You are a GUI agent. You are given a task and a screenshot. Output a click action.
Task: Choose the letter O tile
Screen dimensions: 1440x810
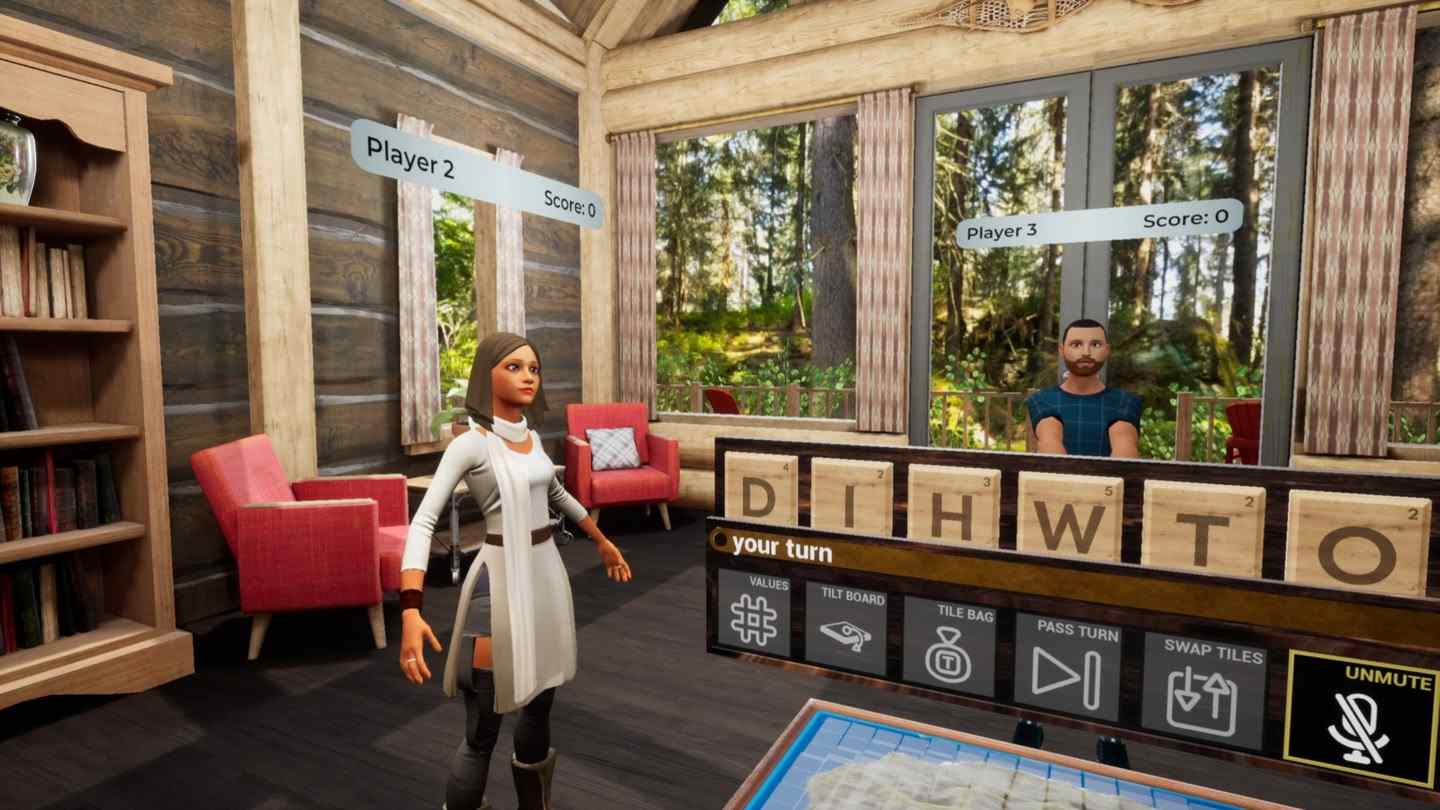1357,542
